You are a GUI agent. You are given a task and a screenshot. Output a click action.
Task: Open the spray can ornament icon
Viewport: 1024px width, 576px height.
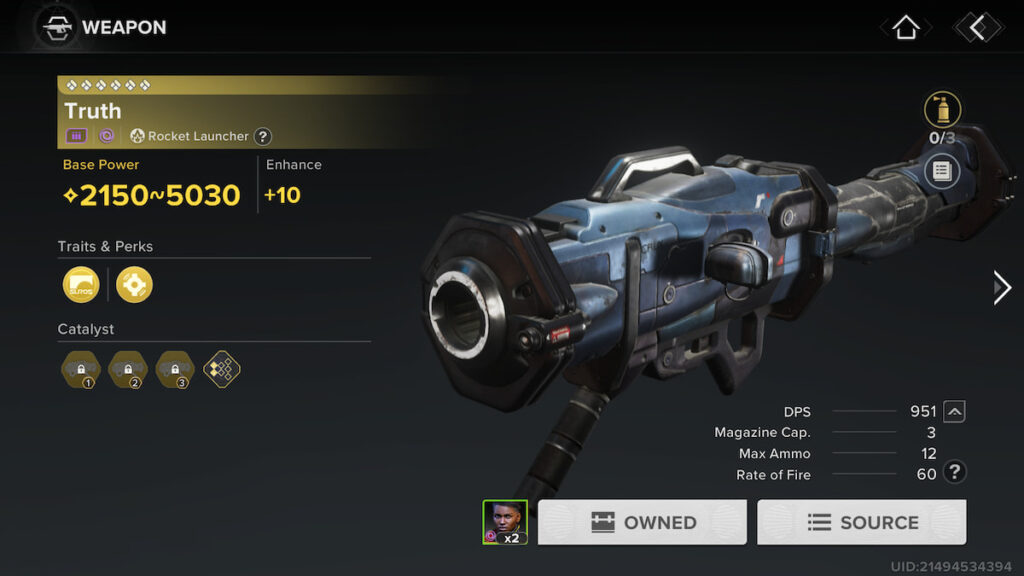click(x=942, y=110)
